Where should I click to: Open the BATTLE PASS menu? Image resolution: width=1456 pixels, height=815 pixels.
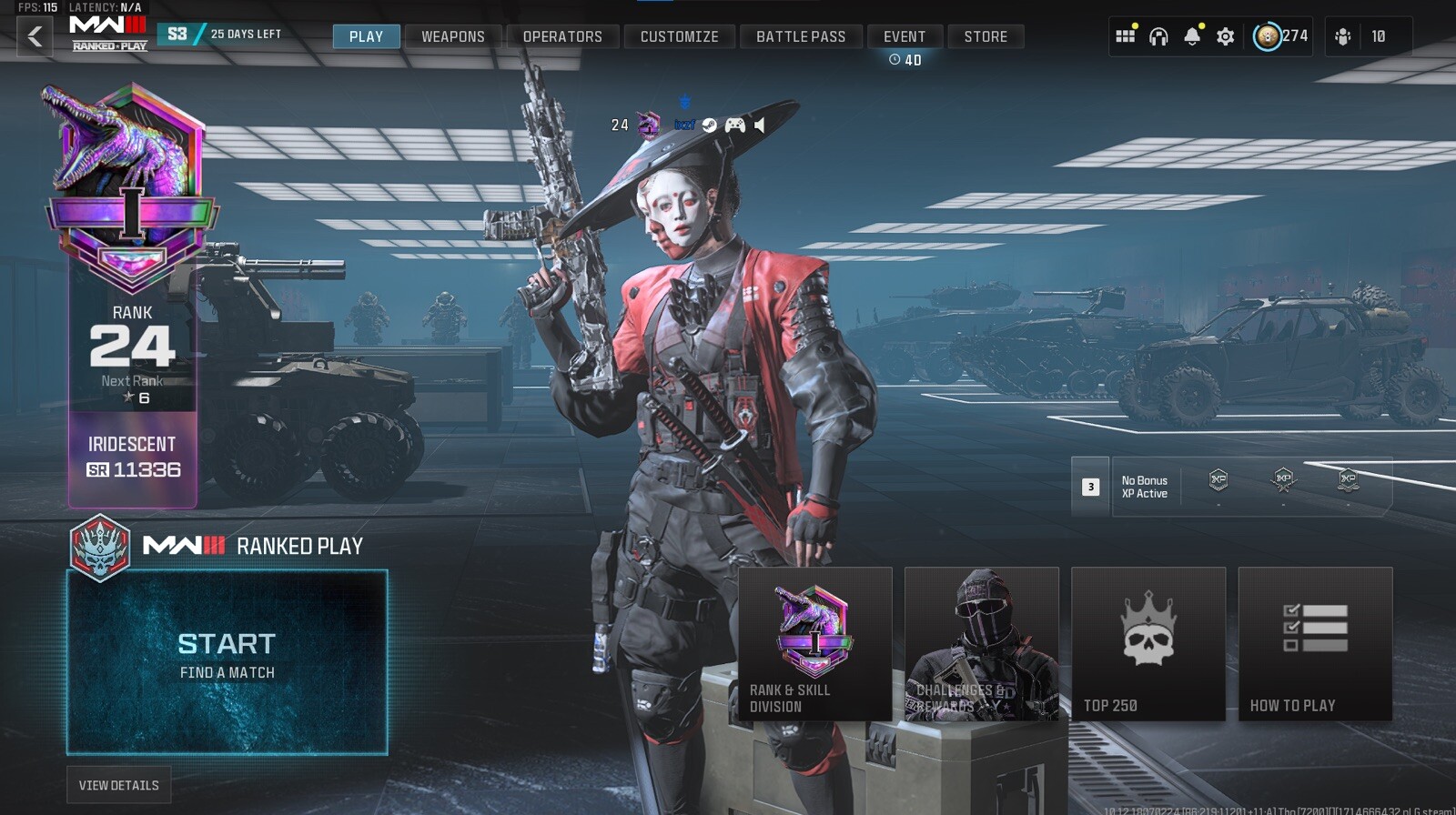[801, 36]
